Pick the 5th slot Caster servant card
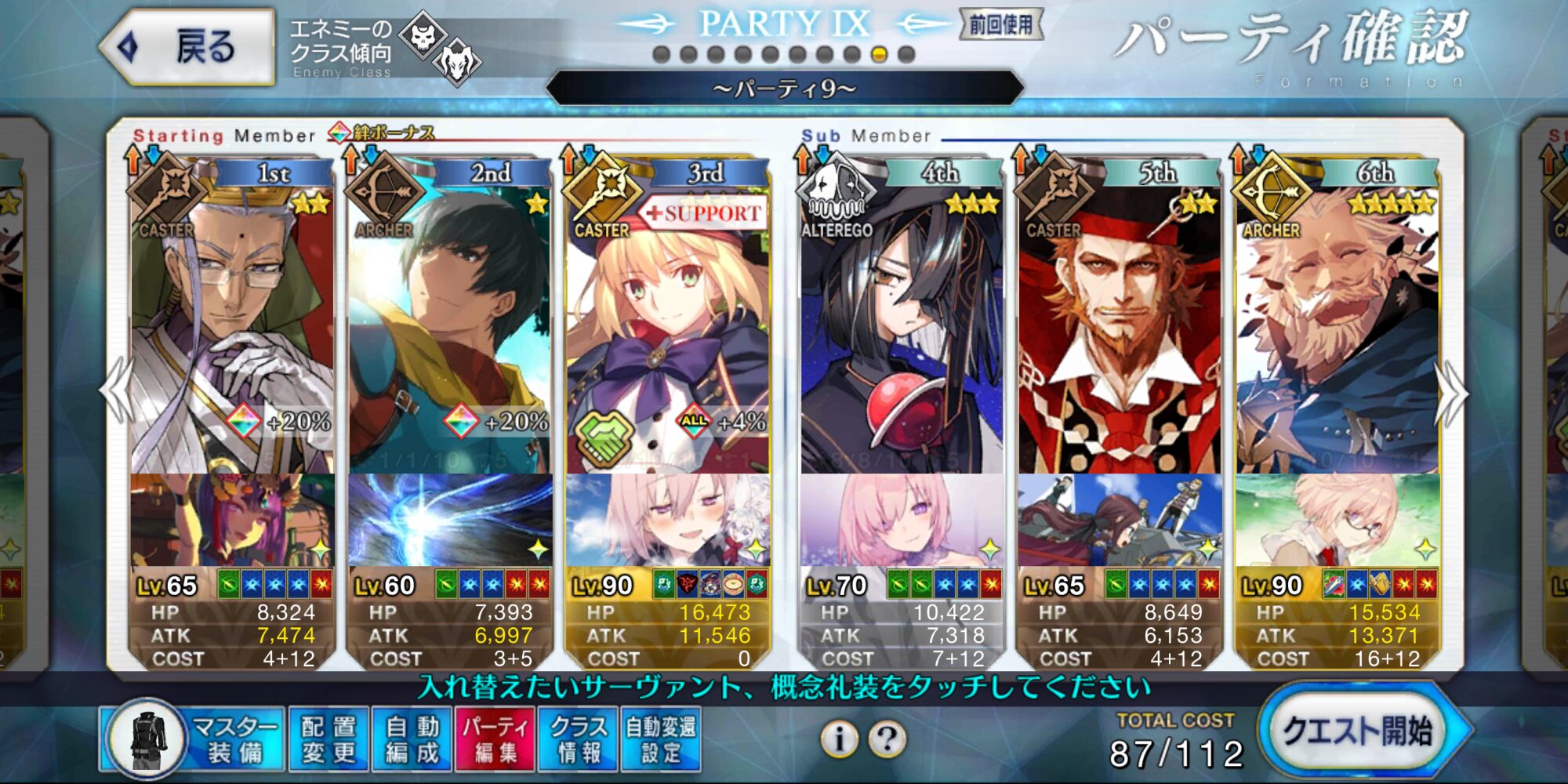Screen dimensions: 1568x784 [x=1120, y=329]
